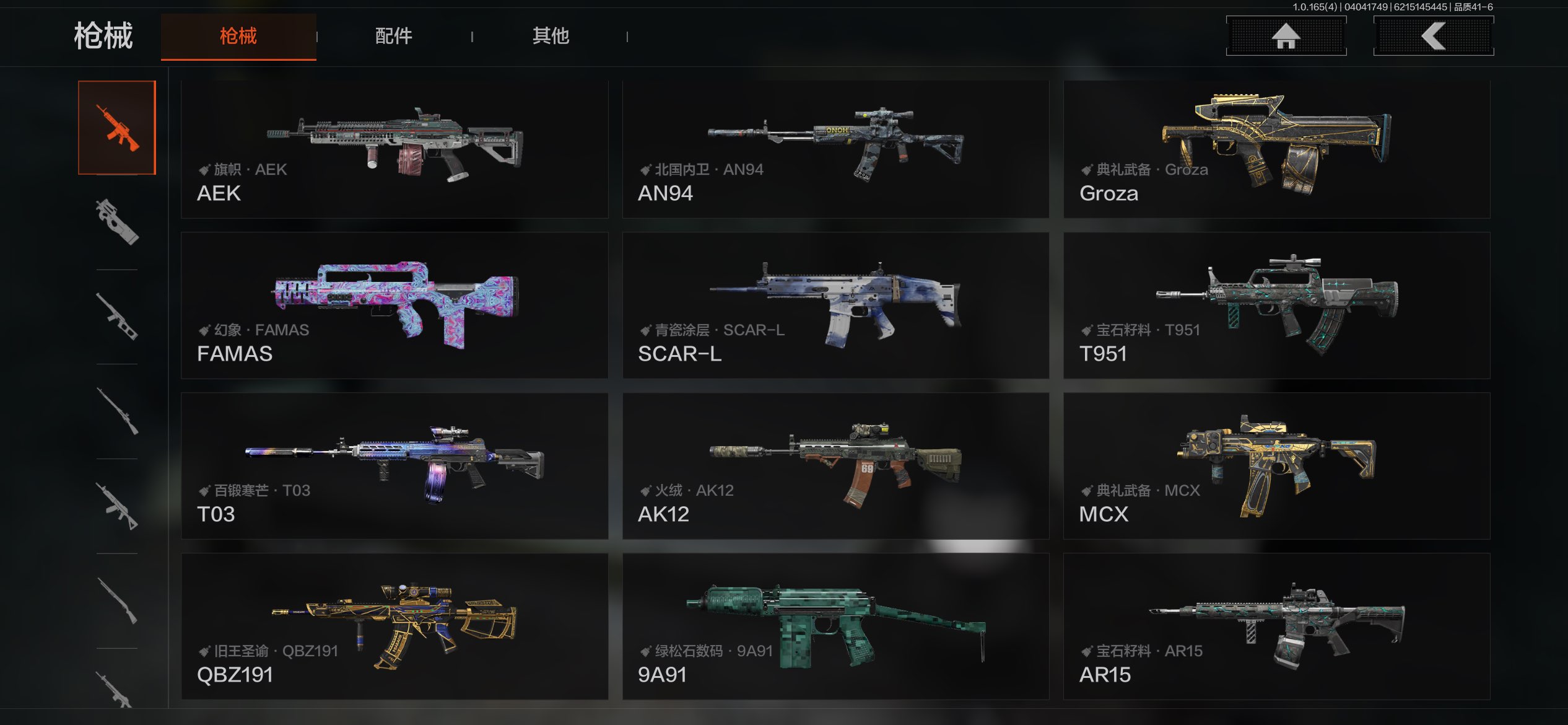Image resolution: width=1568 pixels, height=725 pixels.
Task: Choose the gold Groza weapon card
Action: click(x=1276, y=149)
